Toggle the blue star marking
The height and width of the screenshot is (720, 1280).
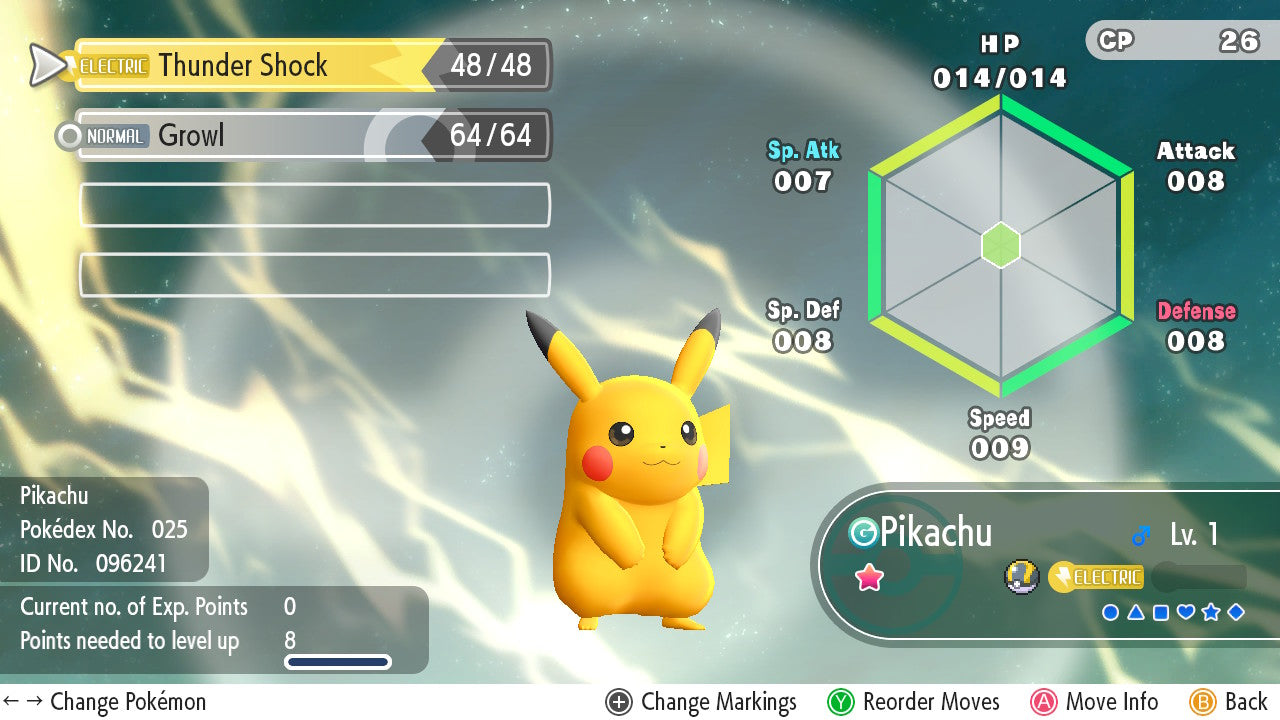(1211, 612)
